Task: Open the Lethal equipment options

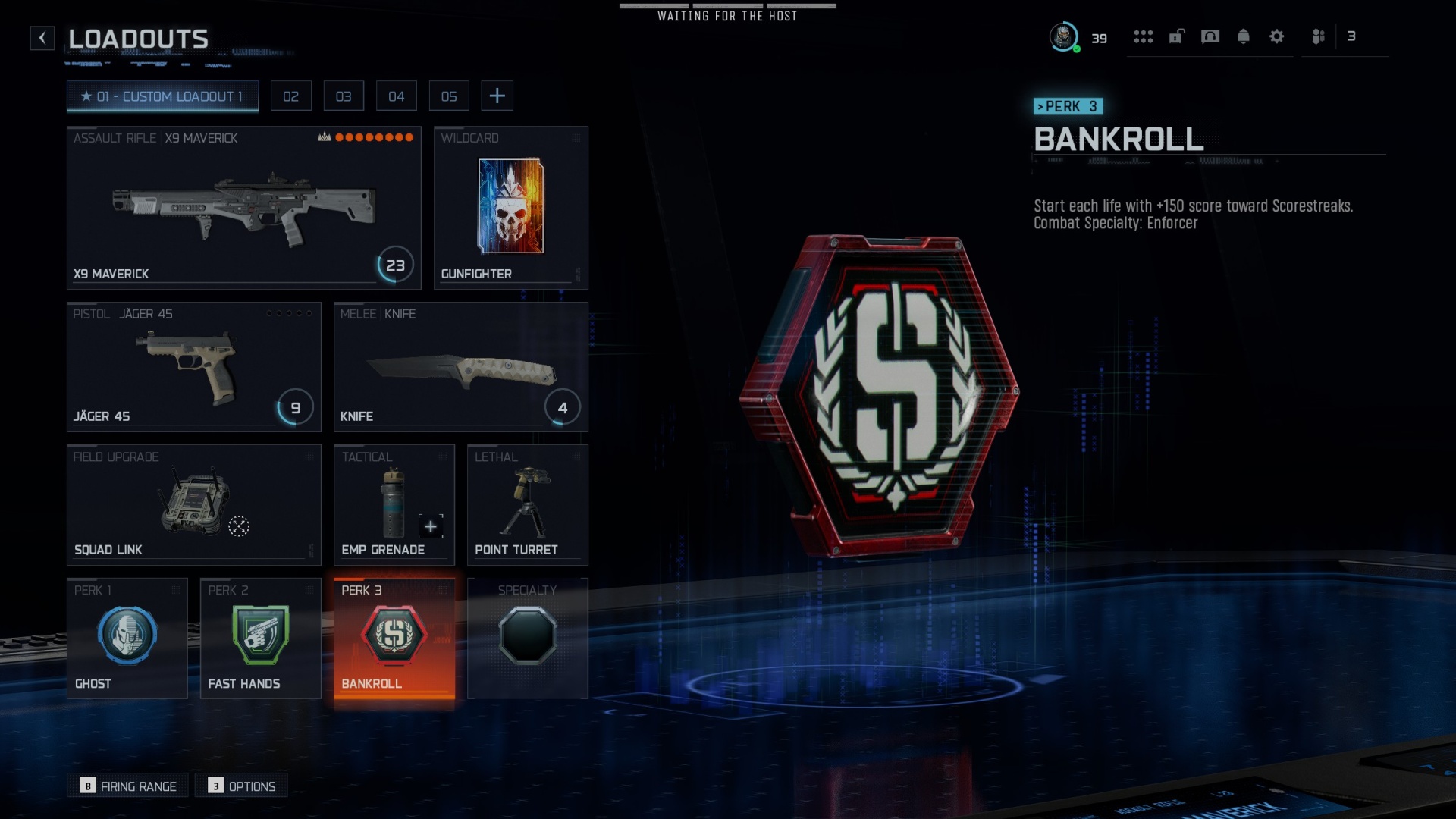Action: pos(527,503)
